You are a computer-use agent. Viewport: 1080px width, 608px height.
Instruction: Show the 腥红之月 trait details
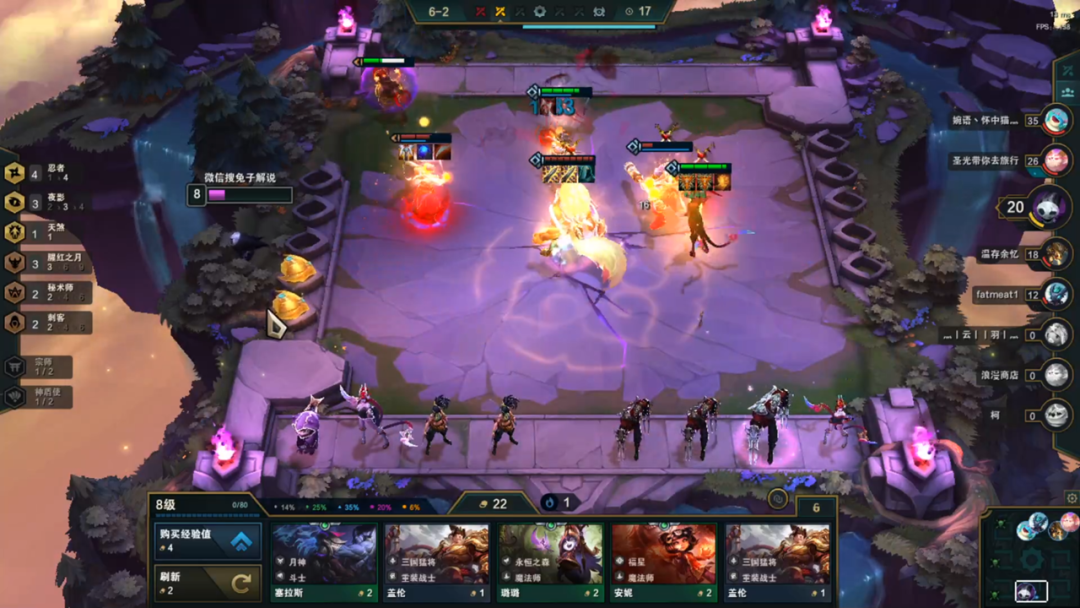tap(47, 262)
